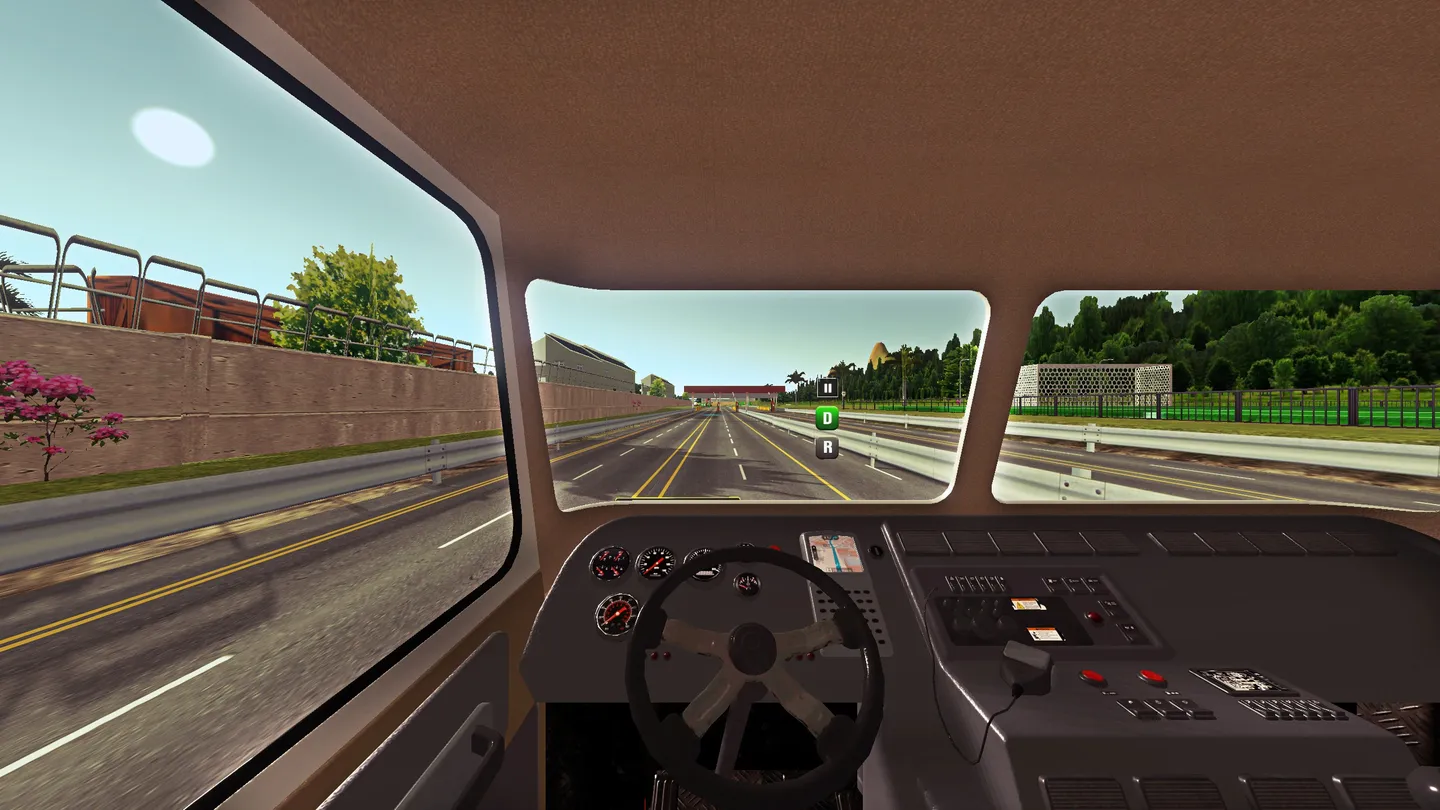Tap the tachometer gauge on the dash
Screen dimensions: 1440x810
click(x=656, y=561)
